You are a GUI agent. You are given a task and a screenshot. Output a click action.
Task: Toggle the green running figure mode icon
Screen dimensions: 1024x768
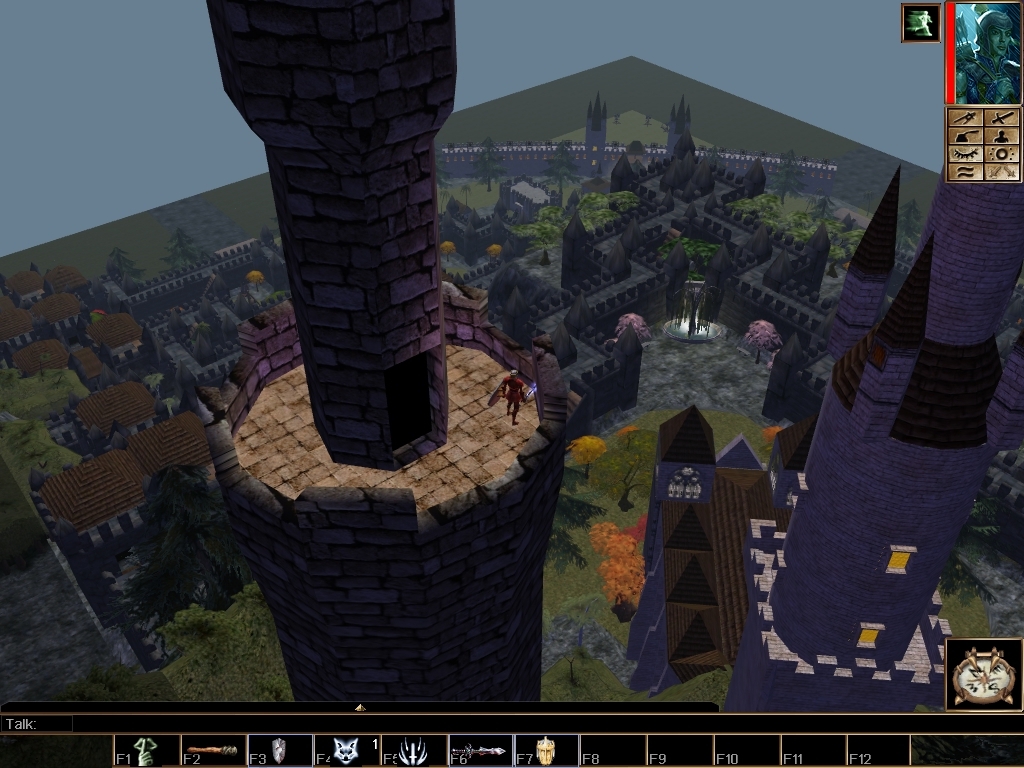click(920, 23)
